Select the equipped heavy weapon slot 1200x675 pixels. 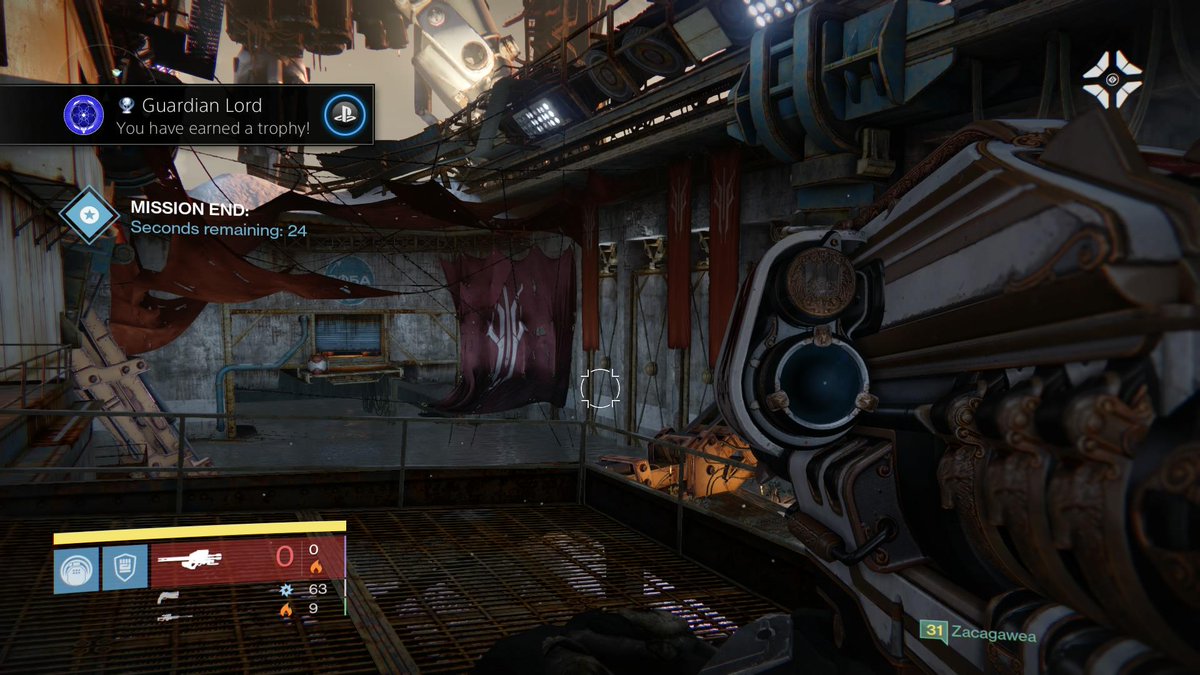pos(246,563)
